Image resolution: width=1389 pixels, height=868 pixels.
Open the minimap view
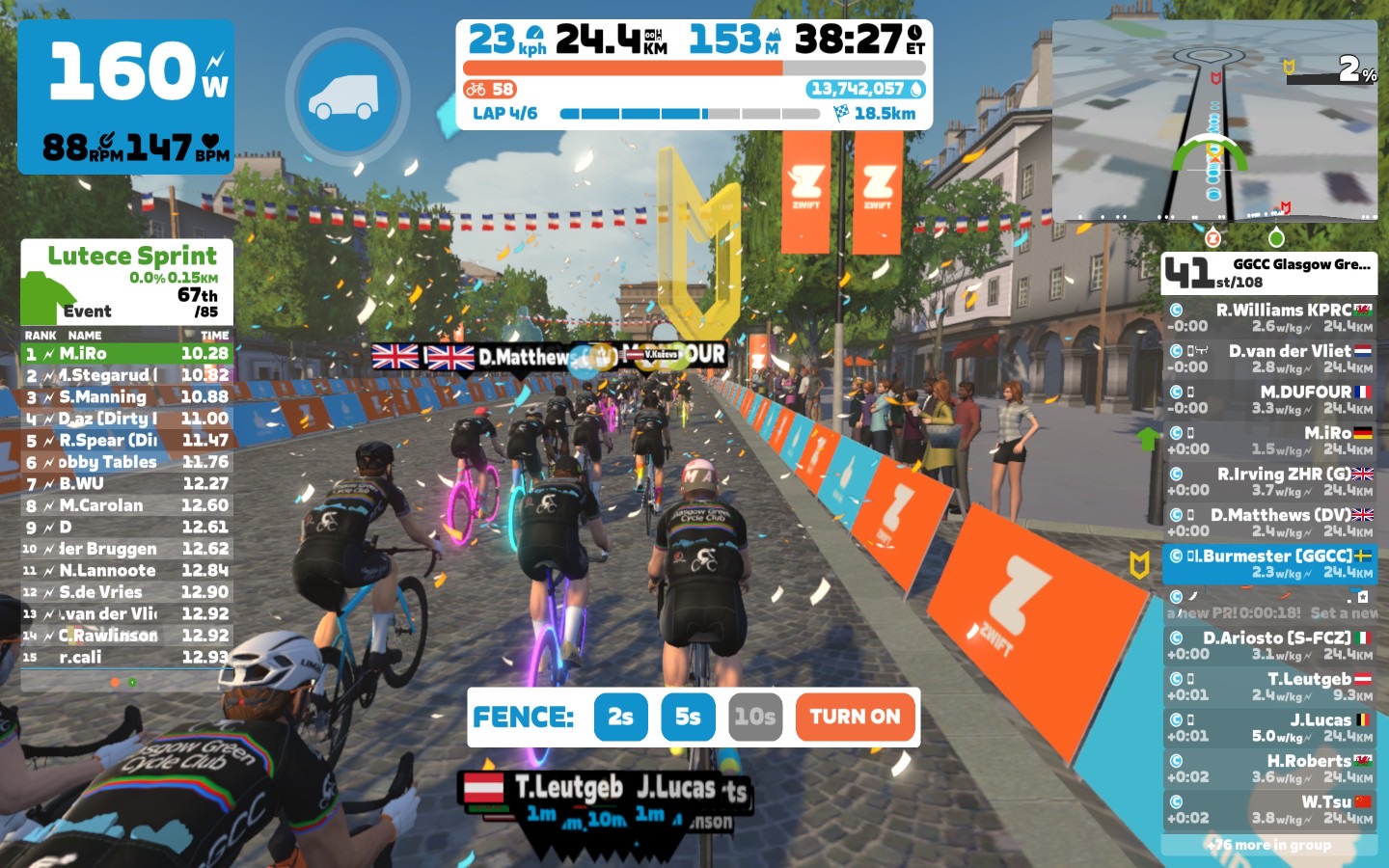point(1215,121)
